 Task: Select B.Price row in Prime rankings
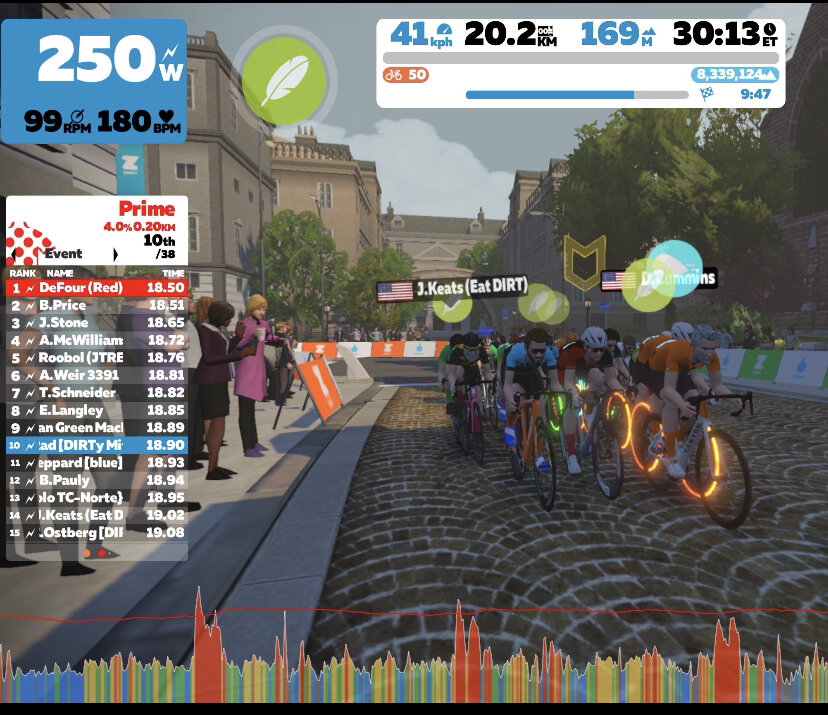[97, 305]
